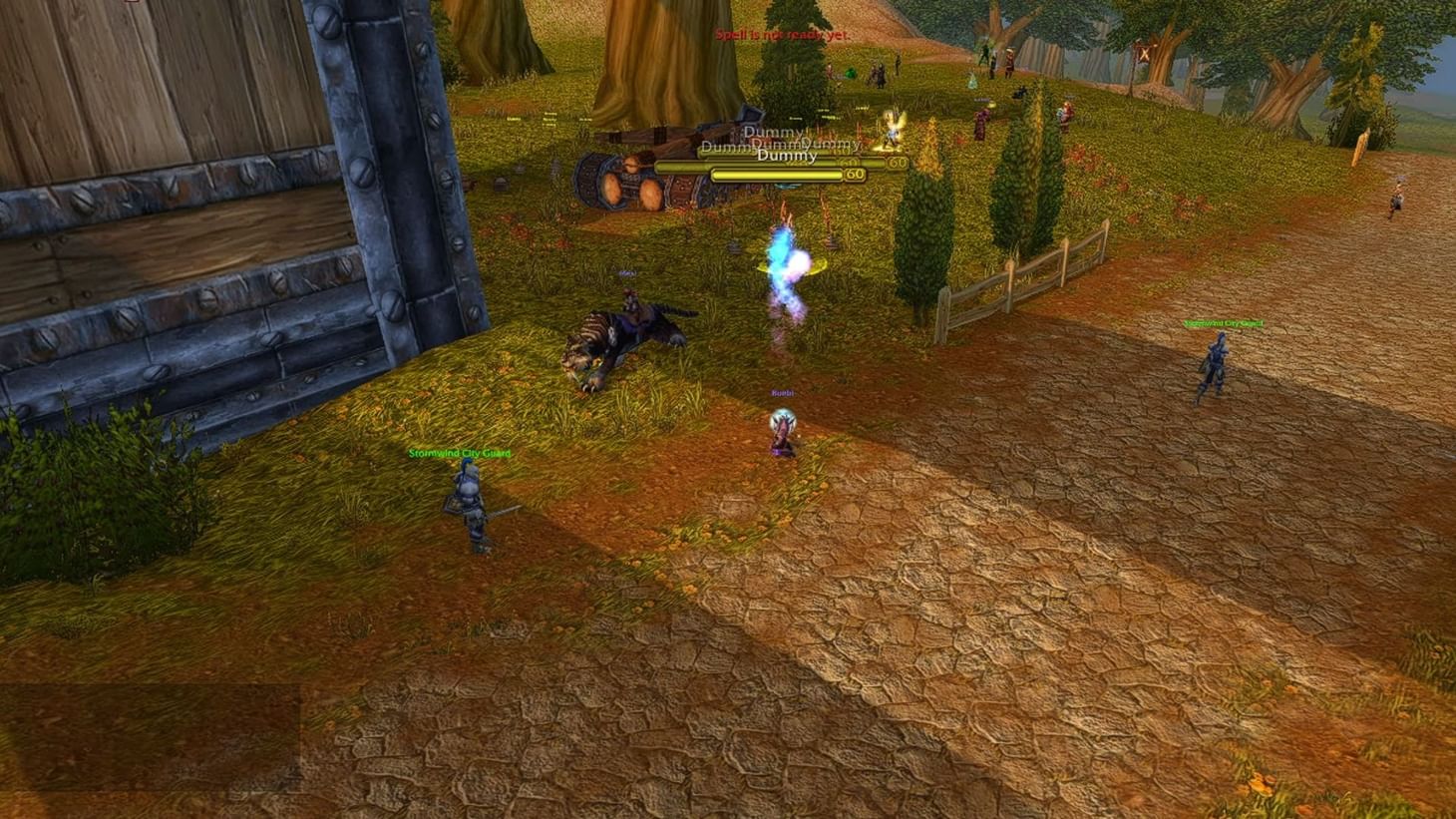This screenshot has height=819, width=1456.
Task: Click the red banner hanging in the trees
Action: pyautogui.click(x=1143, y=52)
